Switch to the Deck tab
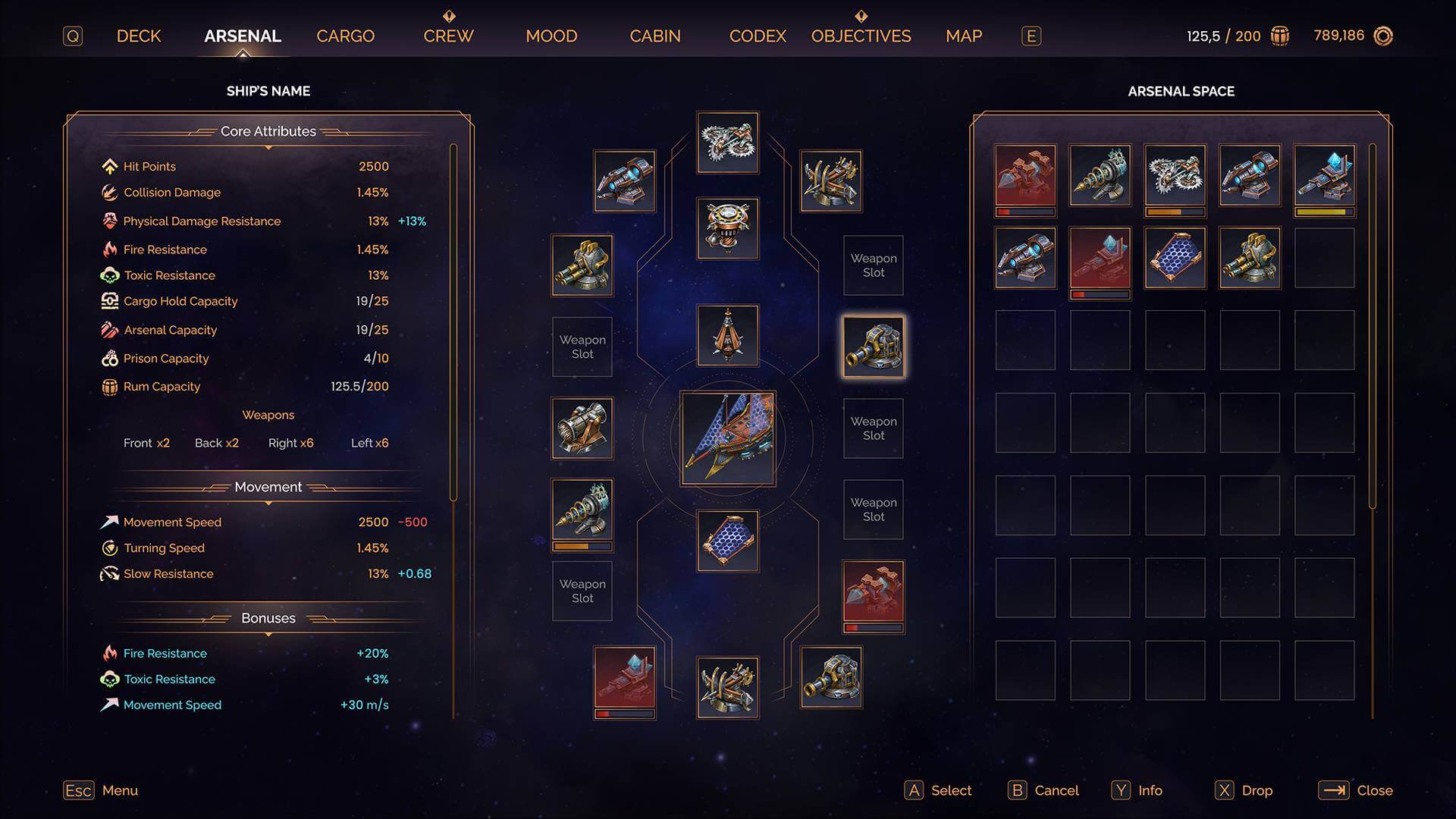The width and height of the screenshot is (1456, 819). point(139,36)
